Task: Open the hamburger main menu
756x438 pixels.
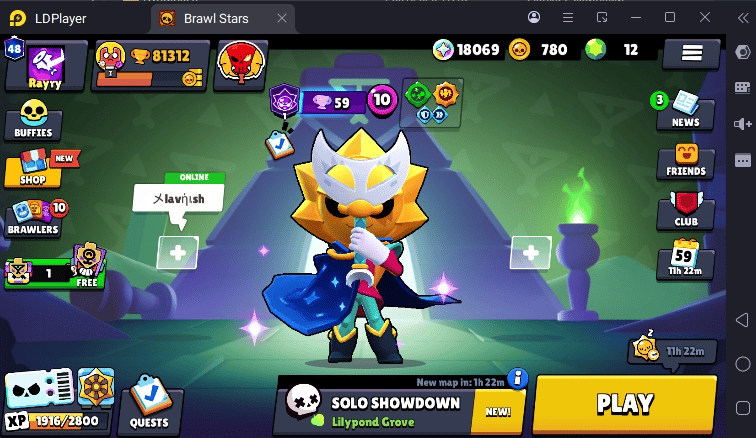Action: (692, 54)
